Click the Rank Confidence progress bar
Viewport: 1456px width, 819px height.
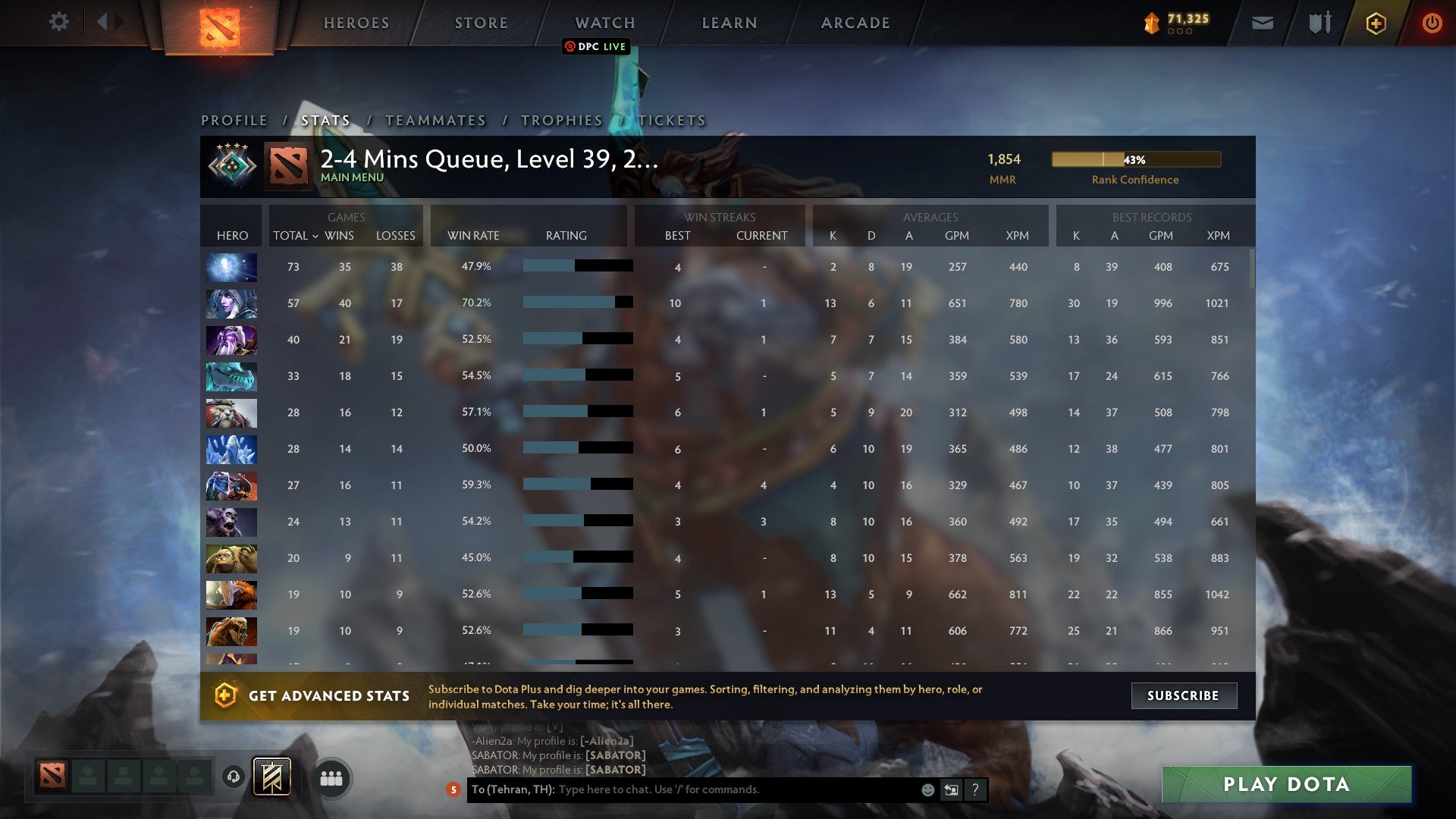(1135, 160)
